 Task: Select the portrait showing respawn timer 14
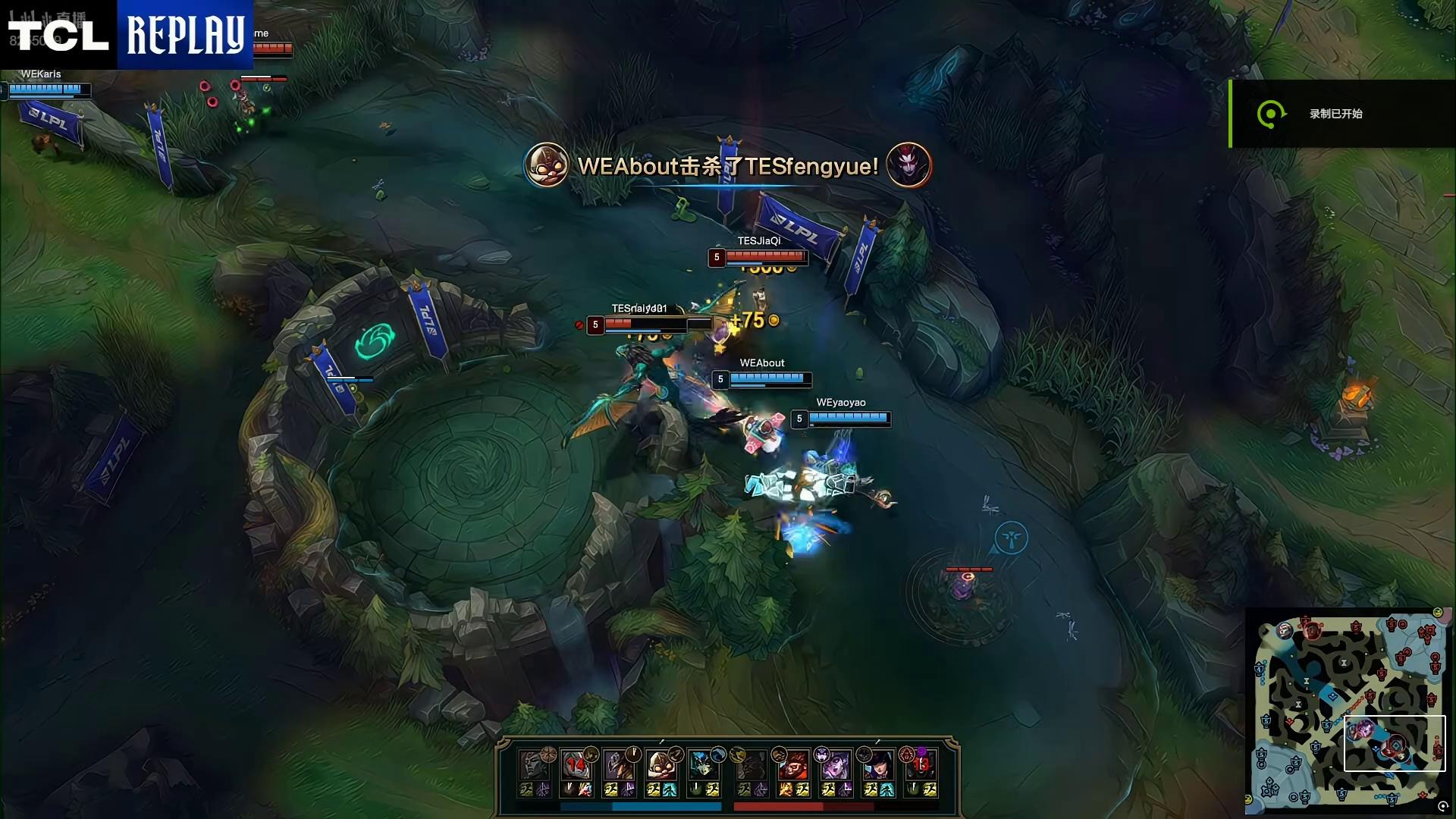[x=576, y=764]
